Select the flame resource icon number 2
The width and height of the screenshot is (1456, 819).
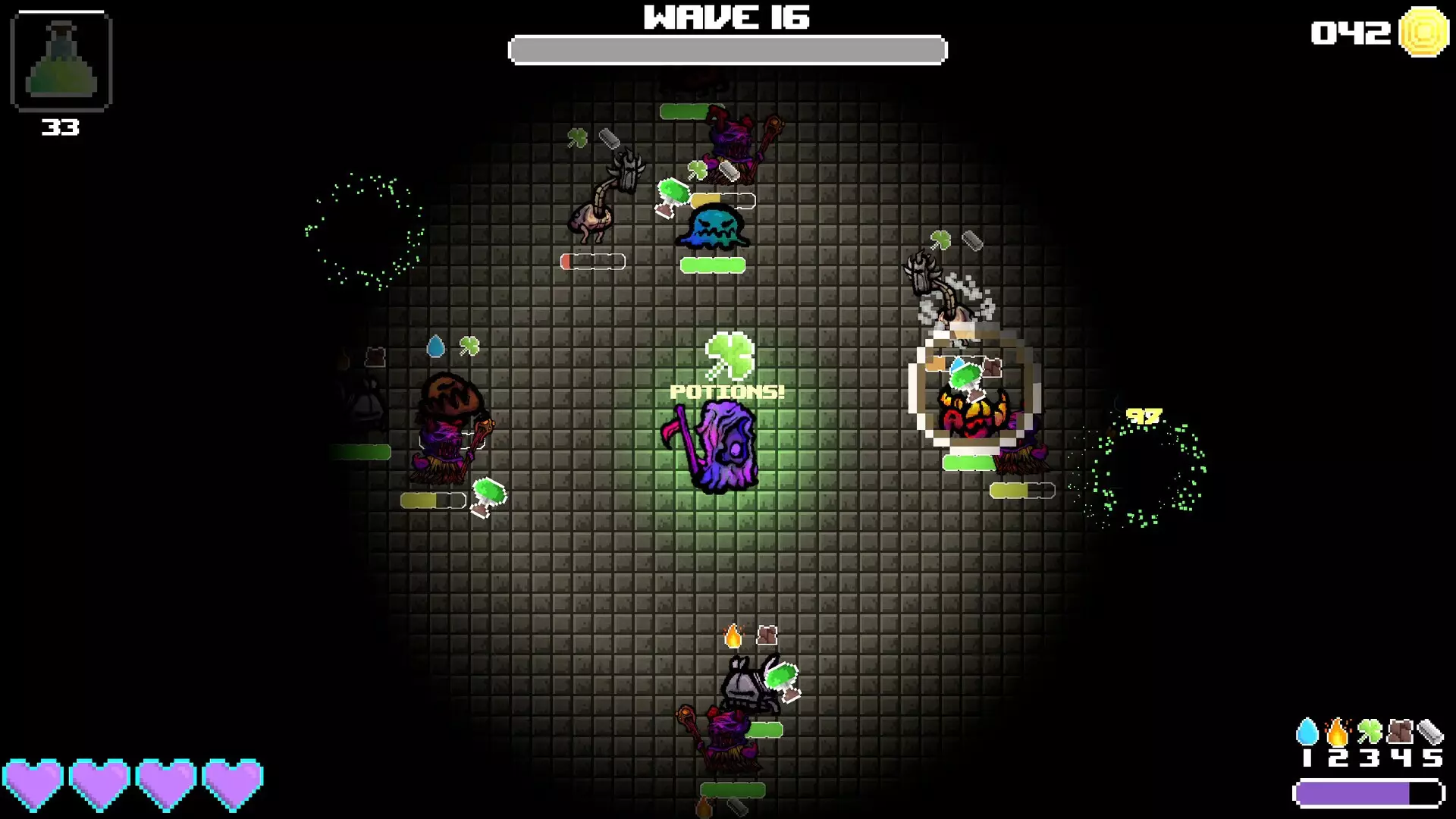coord(1337,731)
